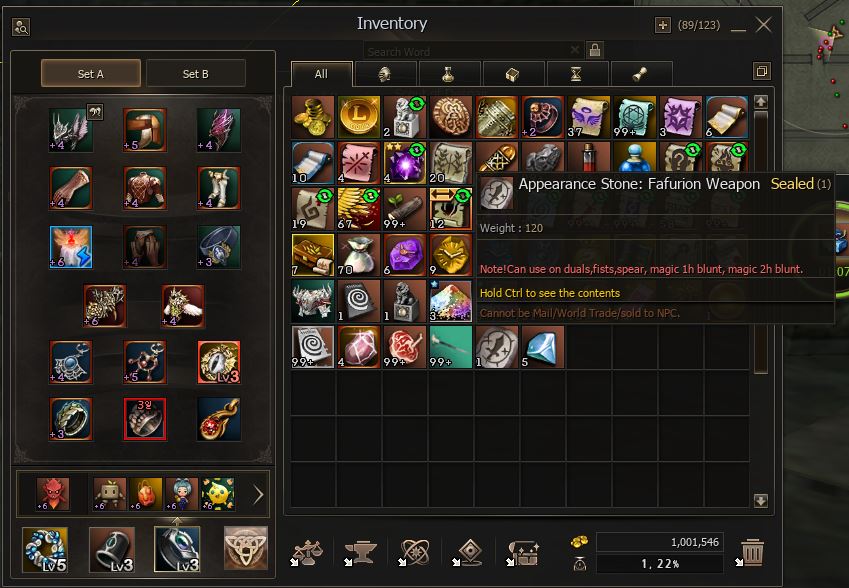Image resolution: width=849 pixels, height=588 pixels.
Task: Show next talismans with the arrow
Action: [x=258, y=493]
